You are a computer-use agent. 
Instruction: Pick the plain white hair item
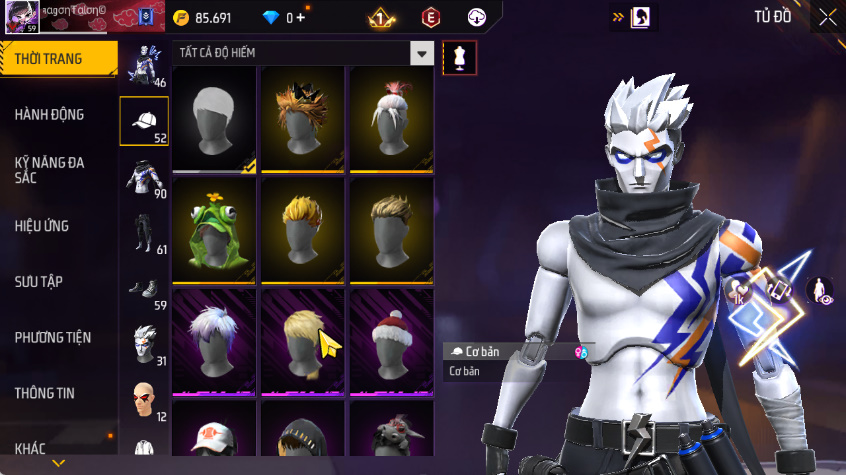(215, 119)
